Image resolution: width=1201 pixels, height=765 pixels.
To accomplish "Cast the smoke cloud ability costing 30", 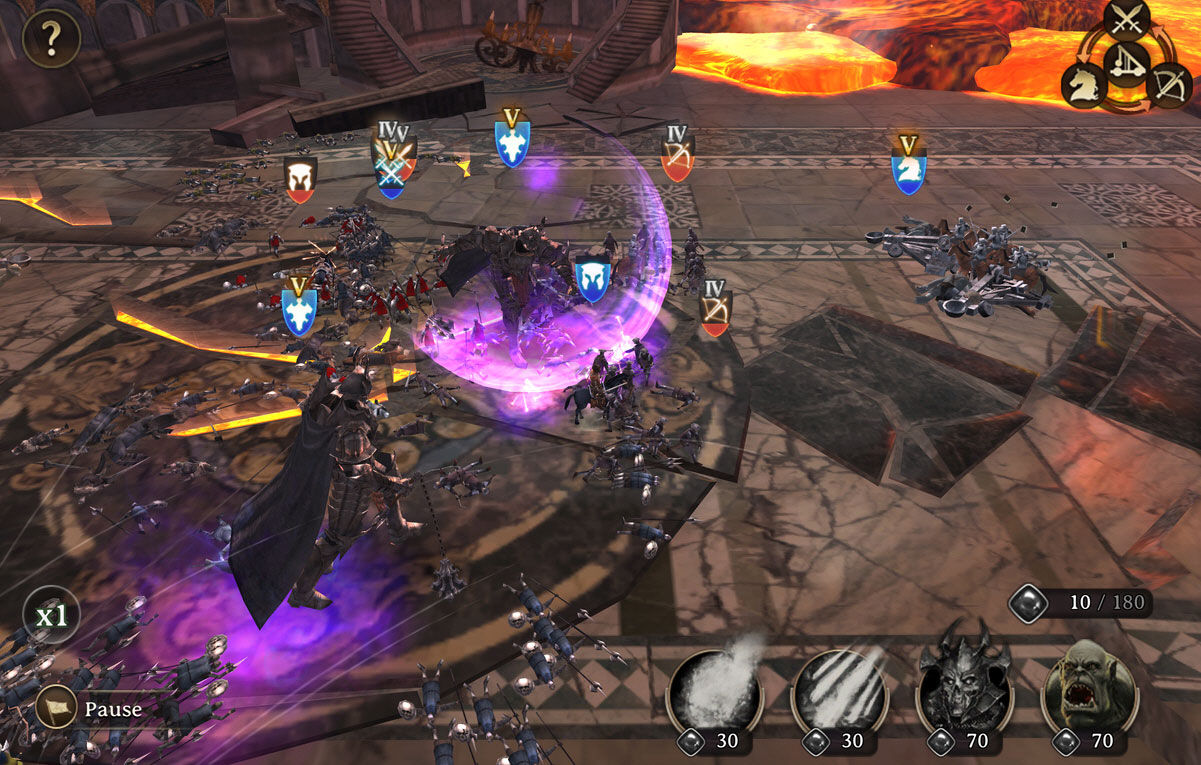I will pos(714,691).
